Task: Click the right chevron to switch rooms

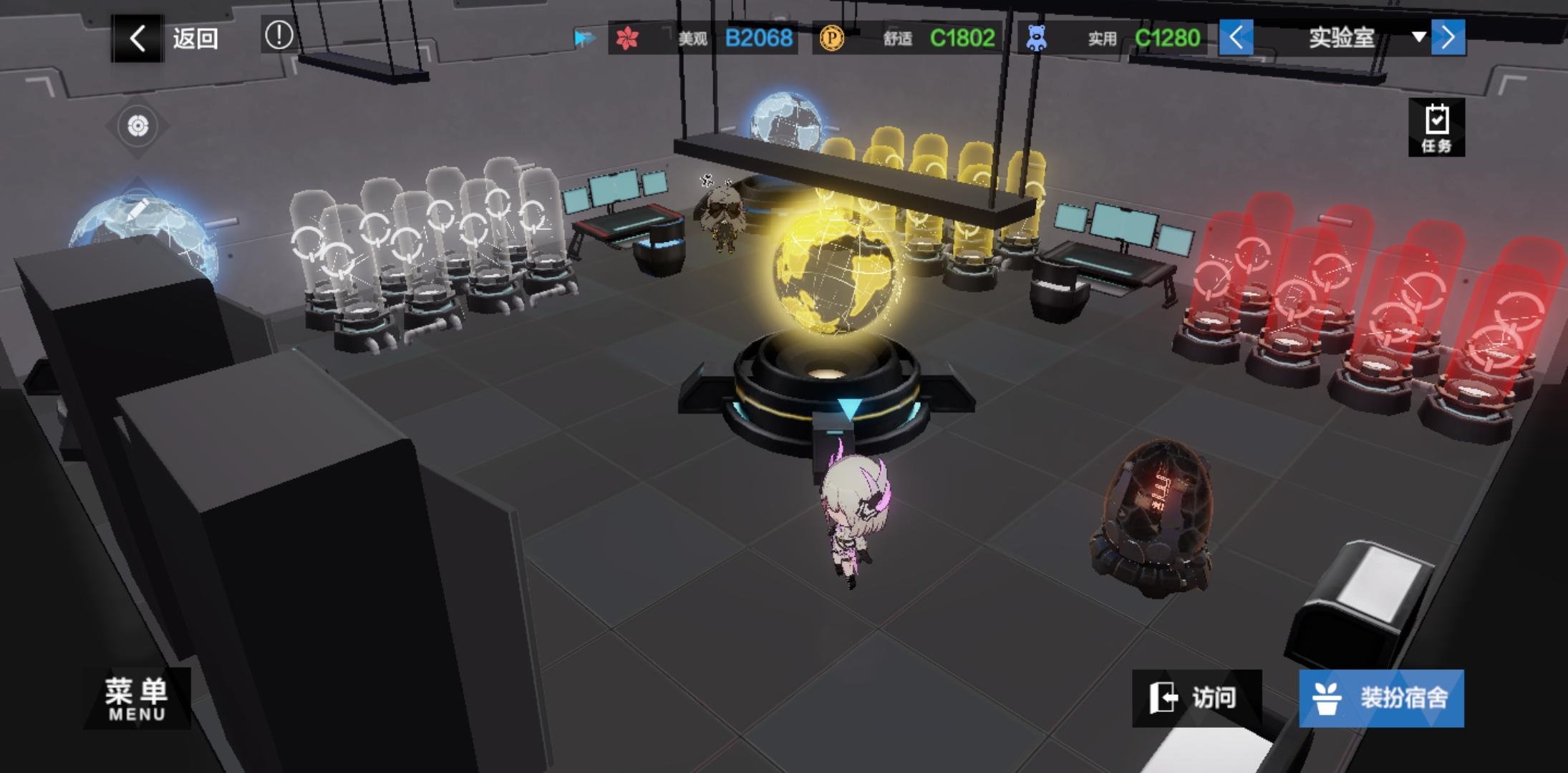Action: [x=1448, y=37]
